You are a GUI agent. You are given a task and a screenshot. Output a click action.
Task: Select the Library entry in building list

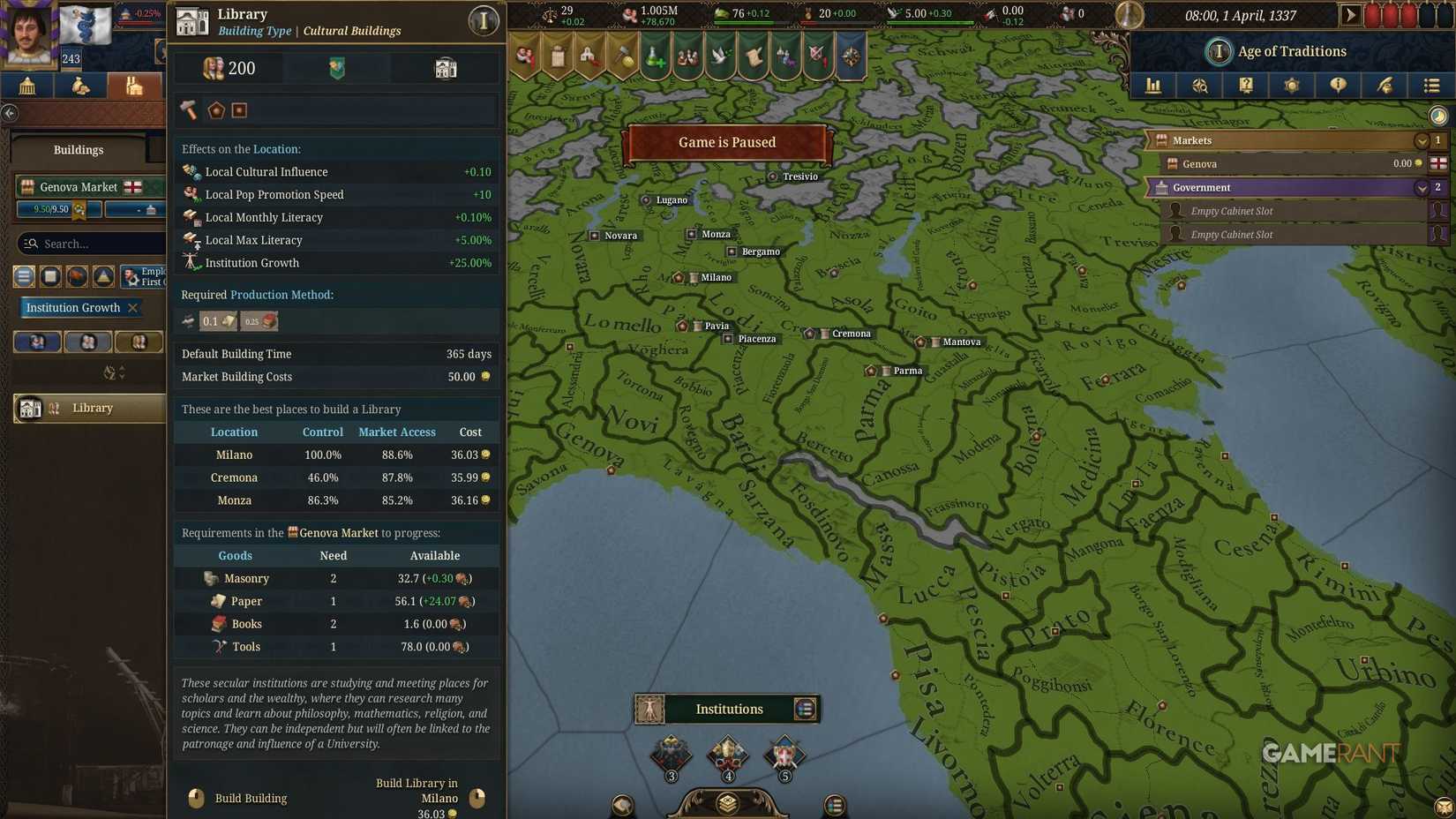[88, 408]
